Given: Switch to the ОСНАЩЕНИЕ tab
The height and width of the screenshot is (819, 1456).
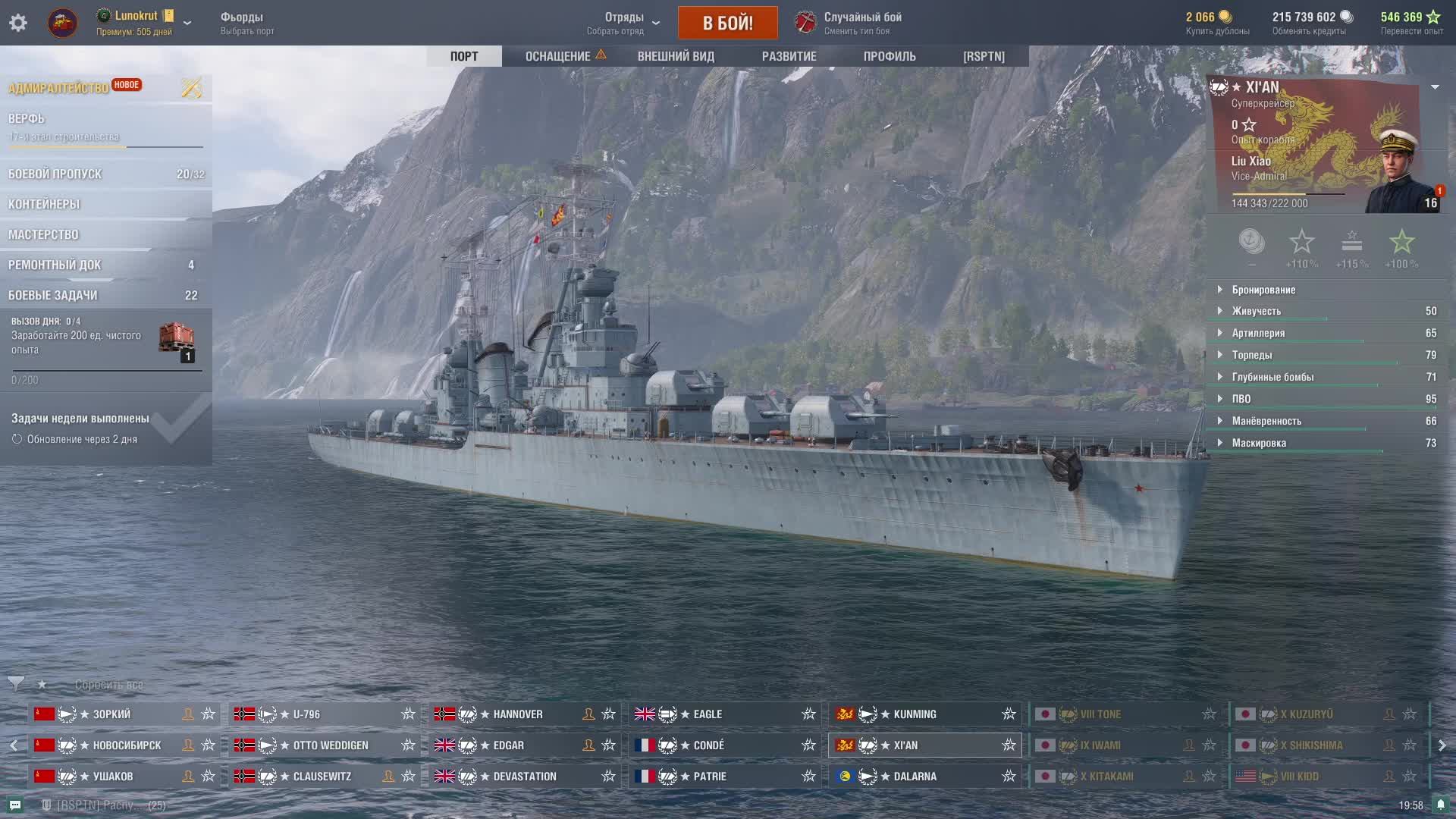Looking at the screenshot, I should click(558, 56).
